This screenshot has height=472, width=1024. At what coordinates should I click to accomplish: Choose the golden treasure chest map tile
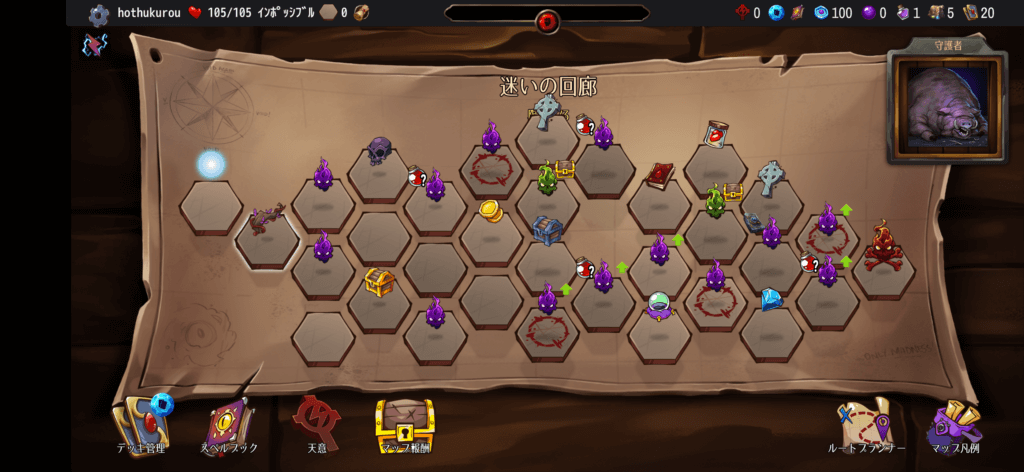point(379,281)
